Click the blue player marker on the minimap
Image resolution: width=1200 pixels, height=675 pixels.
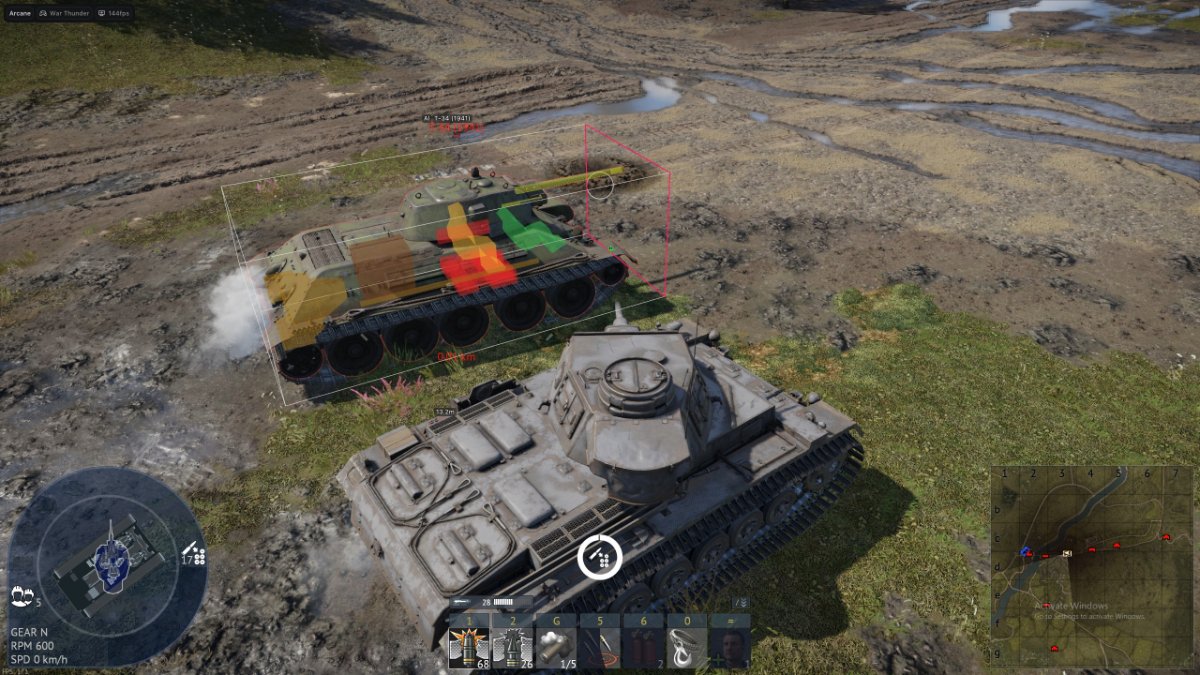tap(1025, 551)
